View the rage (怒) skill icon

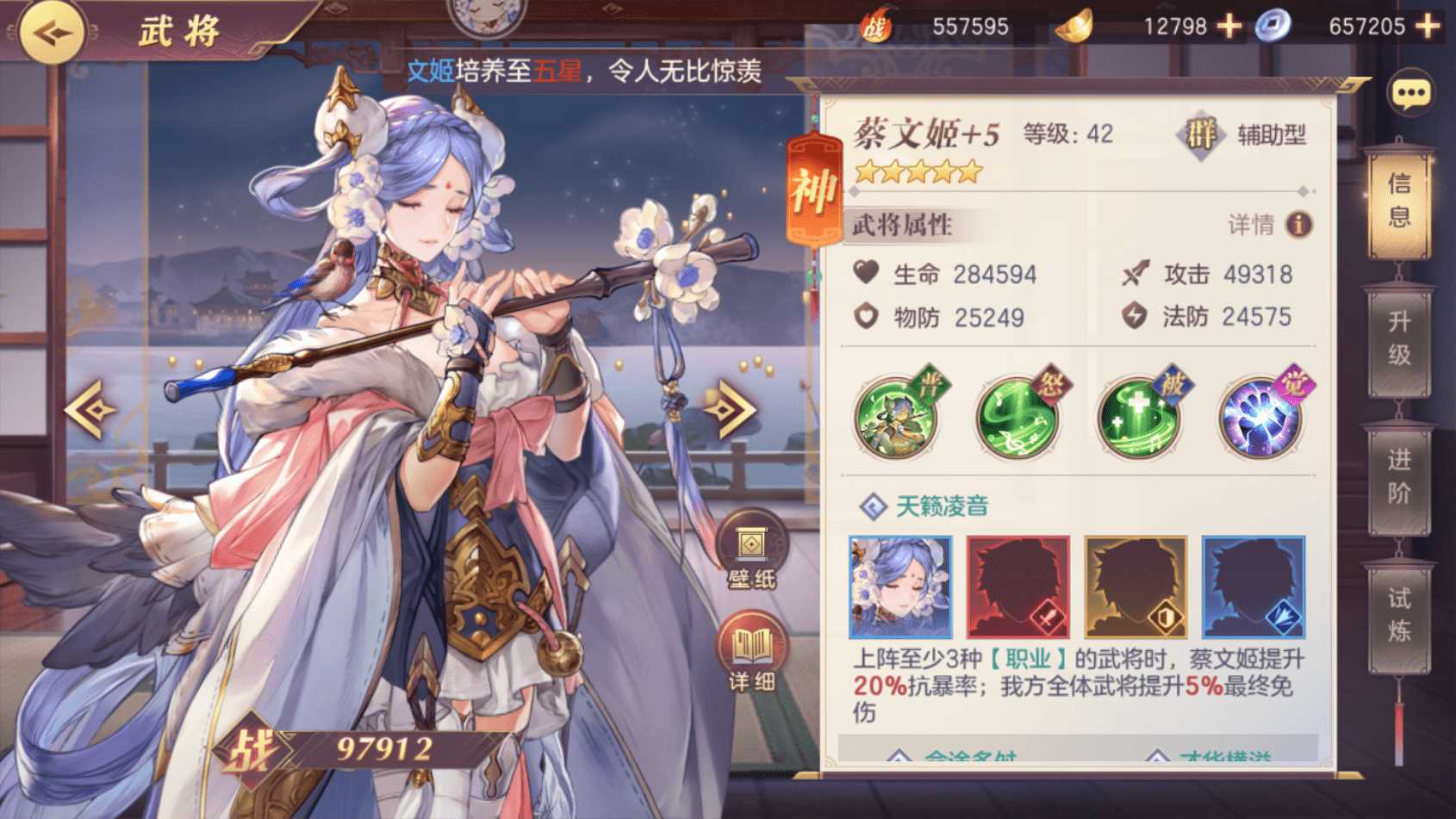(x=1017, y=416)
